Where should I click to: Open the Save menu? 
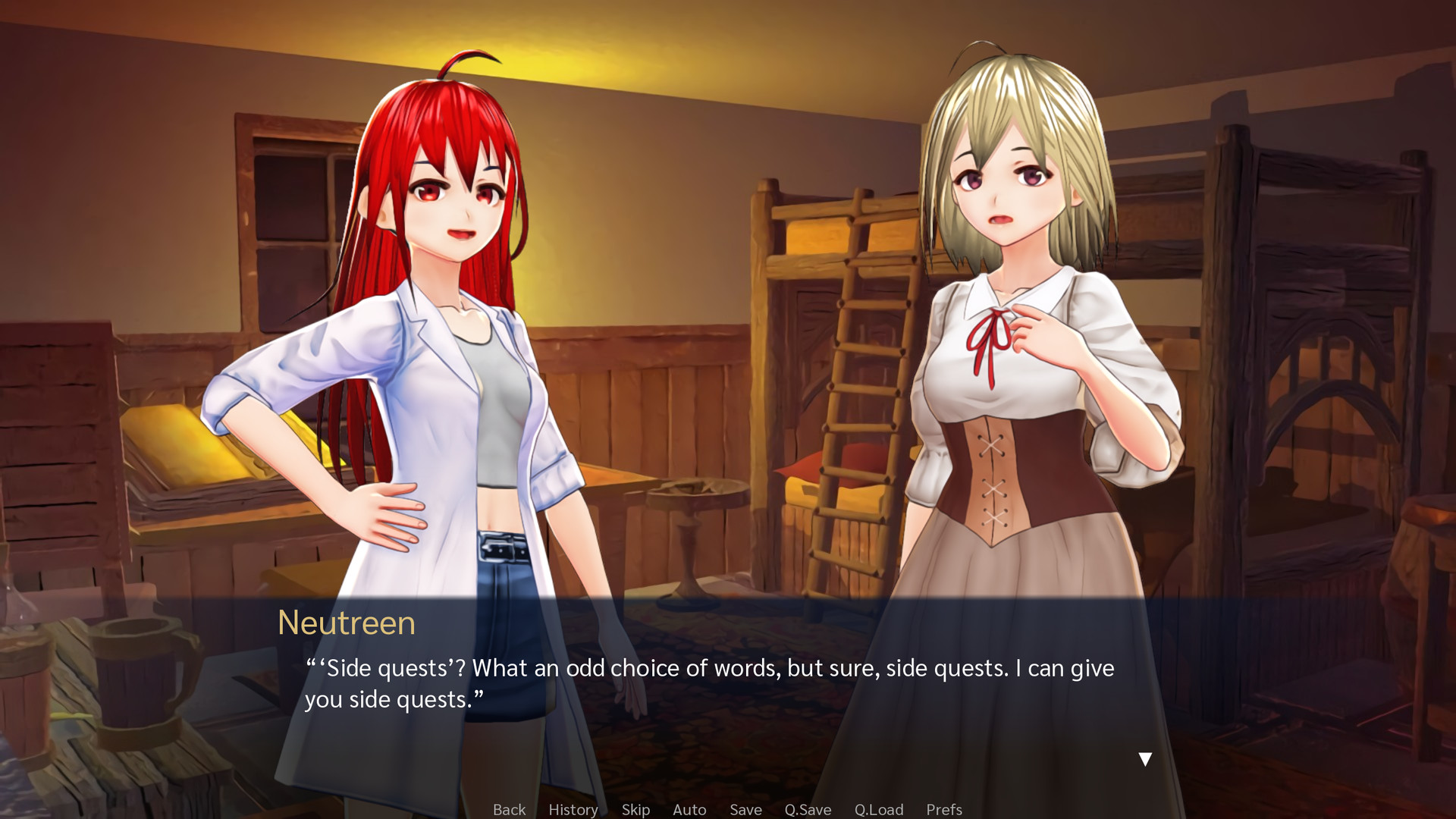coord(745,809)
